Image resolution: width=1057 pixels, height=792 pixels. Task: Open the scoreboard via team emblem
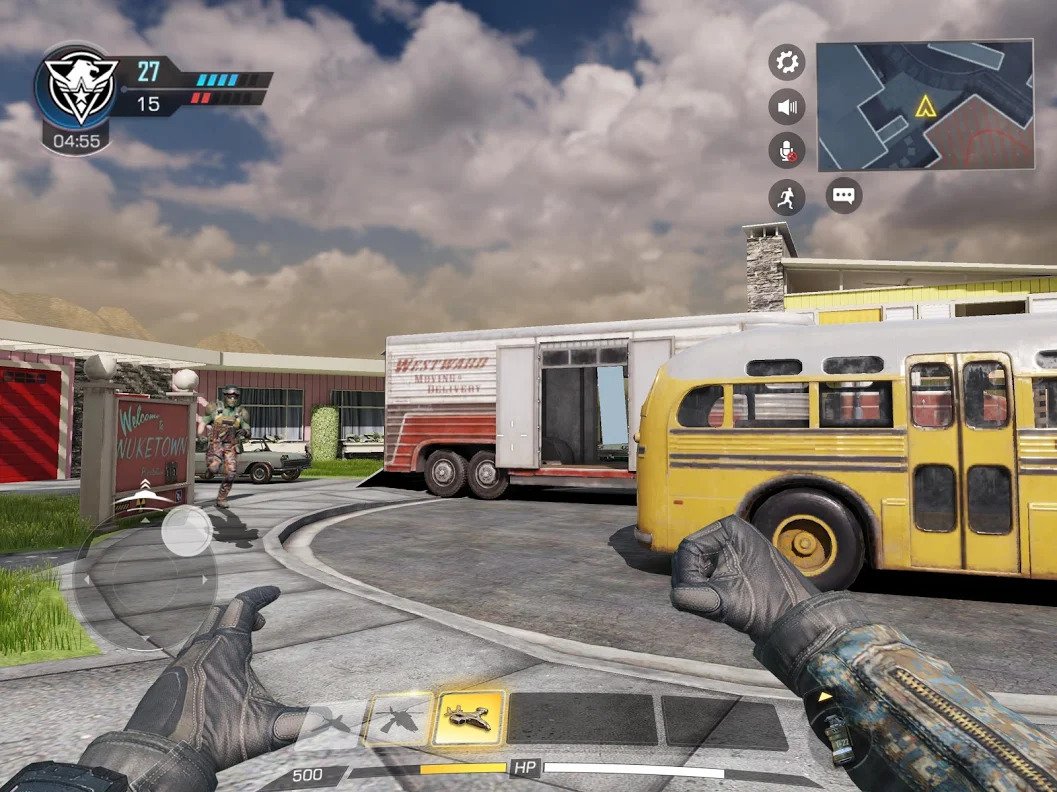[75, 87]
